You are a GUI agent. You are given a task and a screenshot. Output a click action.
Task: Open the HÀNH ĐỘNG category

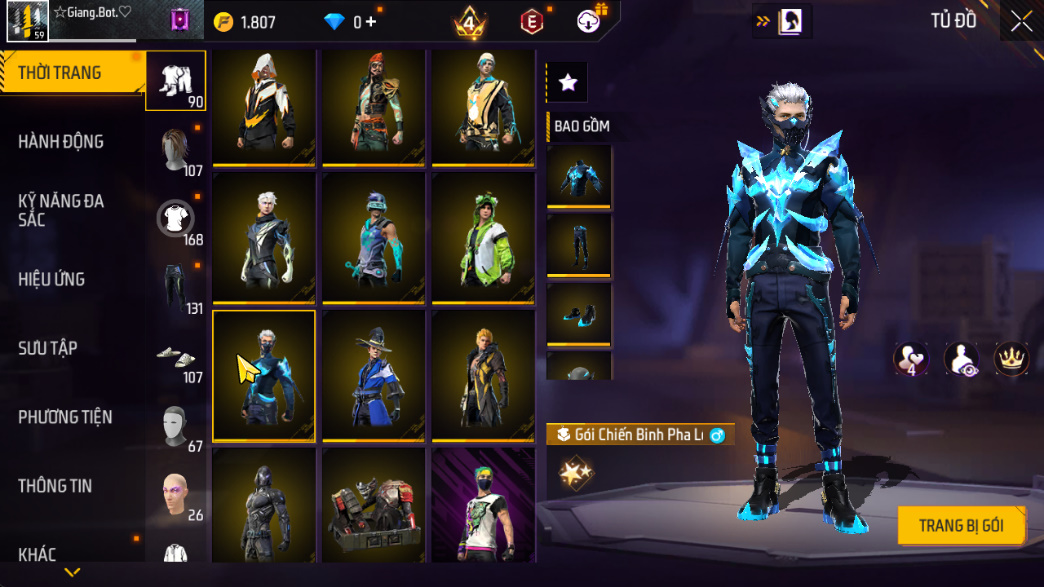tap(60, 142)
